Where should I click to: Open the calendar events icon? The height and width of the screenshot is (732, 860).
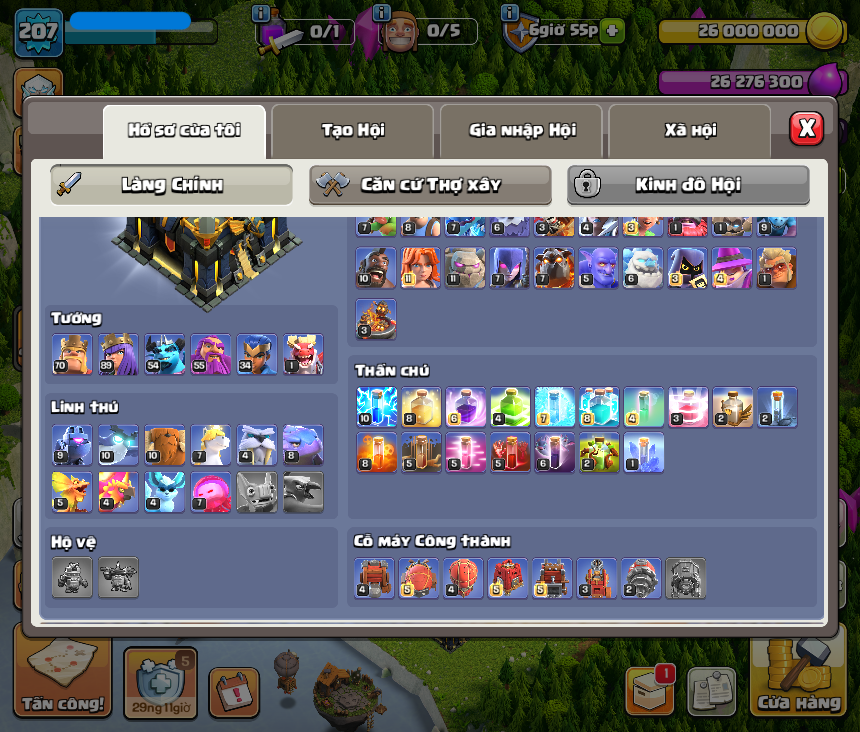(234, 692)
